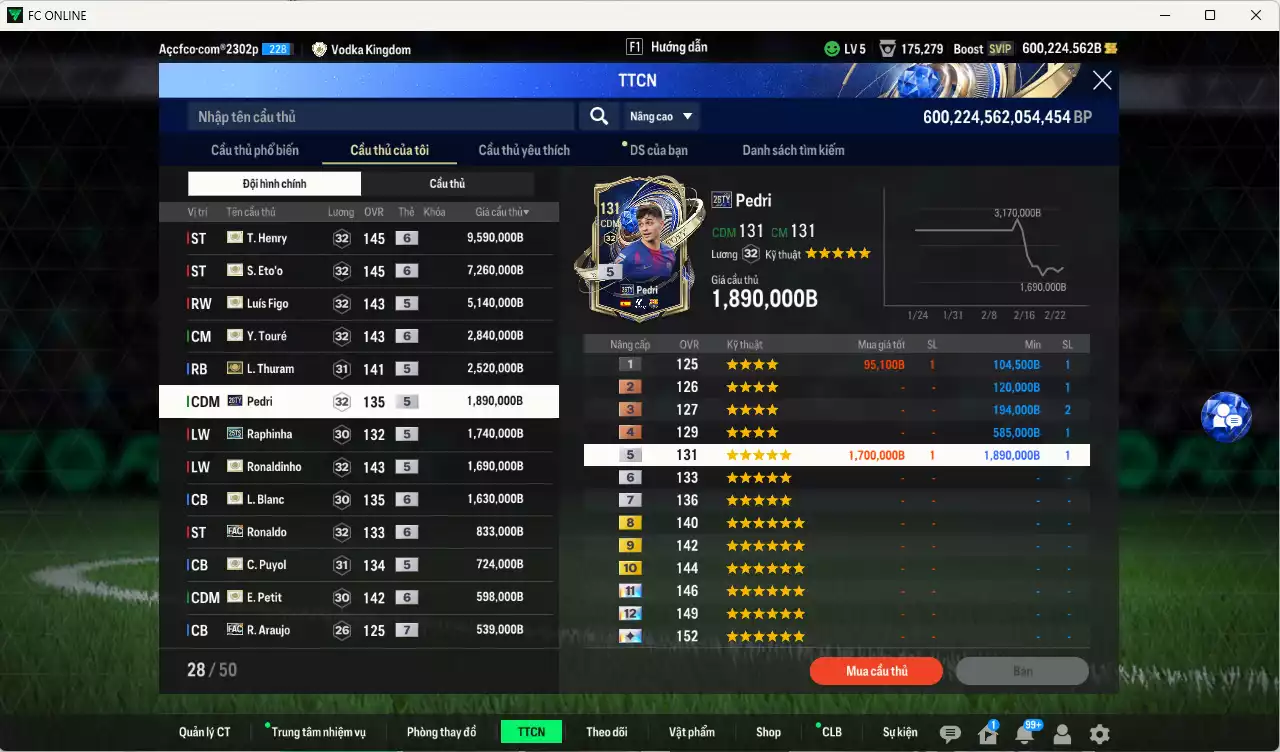This screenshot has width=1280, height=752.
Task: Type in the player name search field
Action: pos(380,117)
